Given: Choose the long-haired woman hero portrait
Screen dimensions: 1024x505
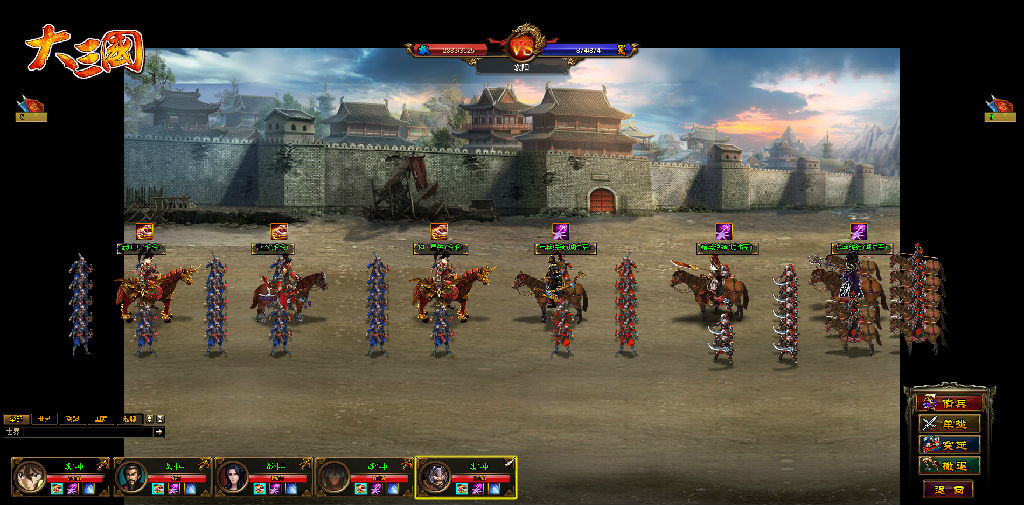Looking at the screenshot, I should (233, 477).
